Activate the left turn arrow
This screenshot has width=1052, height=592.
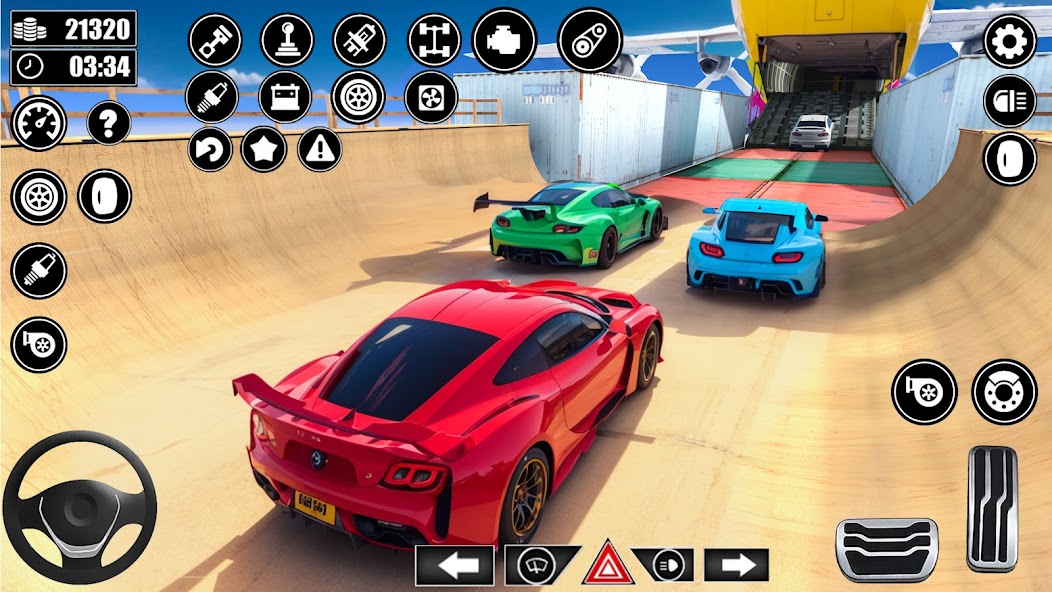[454, 565]
